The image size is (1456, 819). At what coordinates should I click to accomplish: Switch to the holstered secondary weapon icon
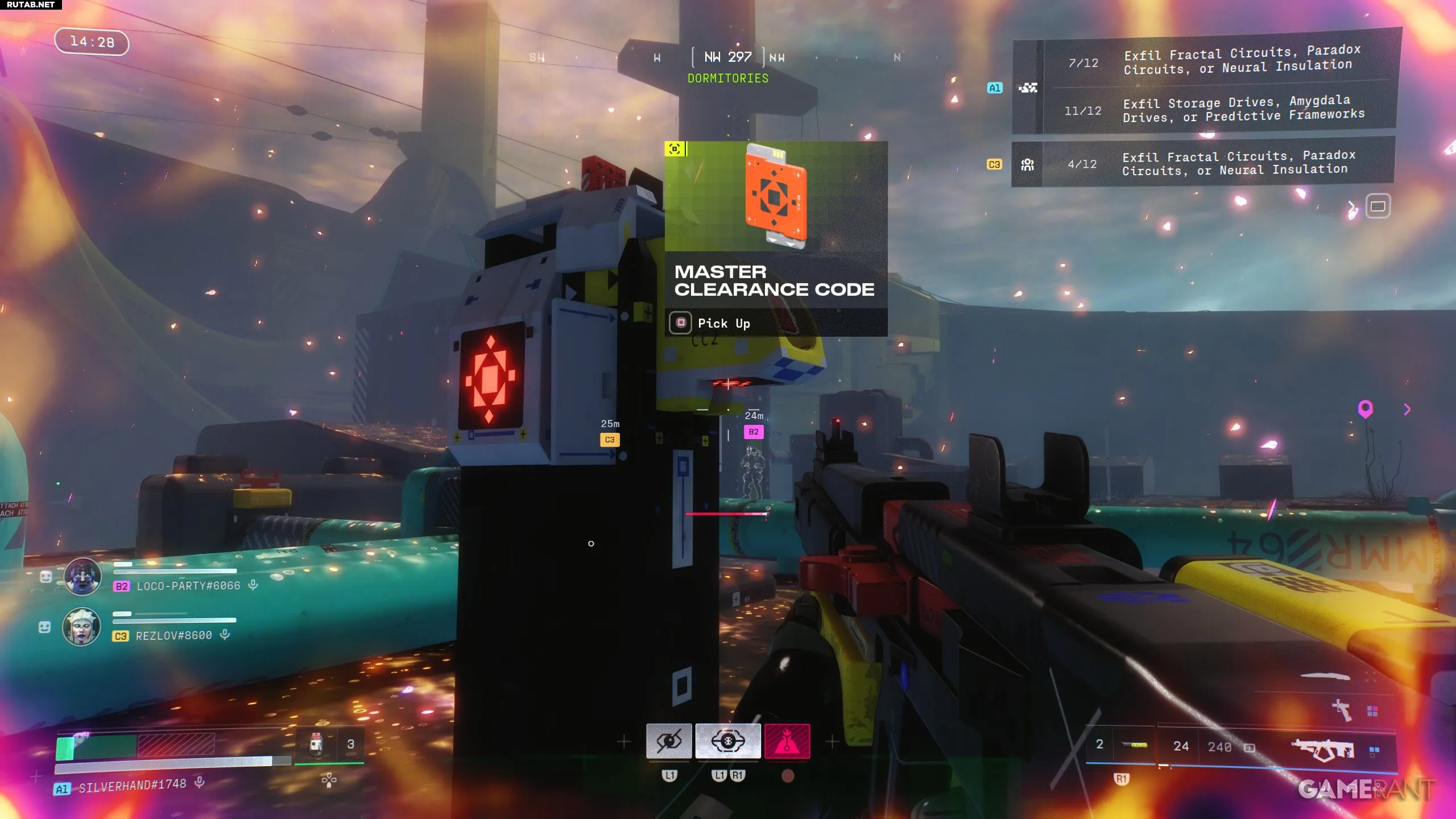(x=1342, y=709)
